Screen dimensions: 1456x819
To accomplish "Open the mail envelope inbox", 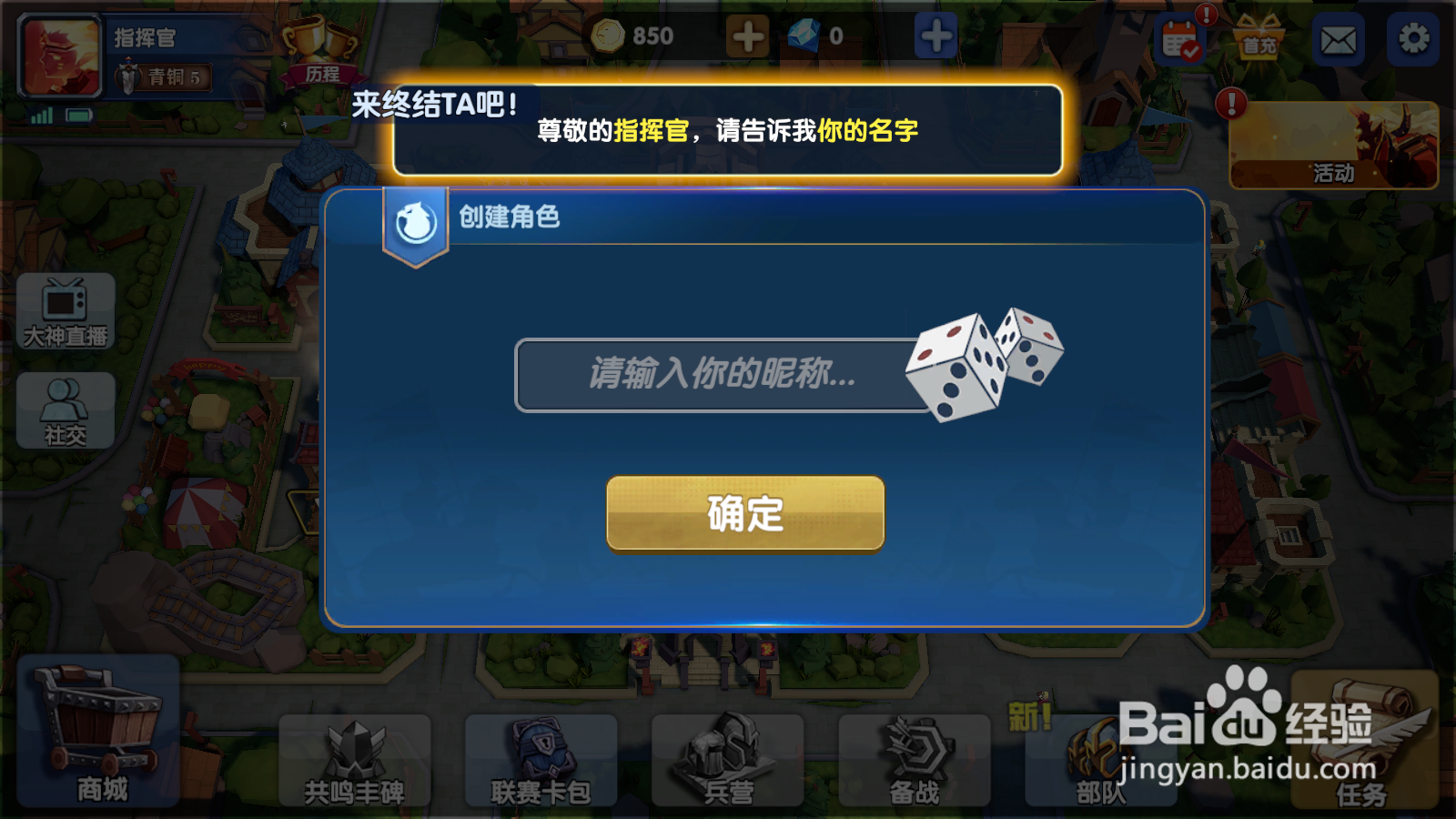I will click(1336, 36).
